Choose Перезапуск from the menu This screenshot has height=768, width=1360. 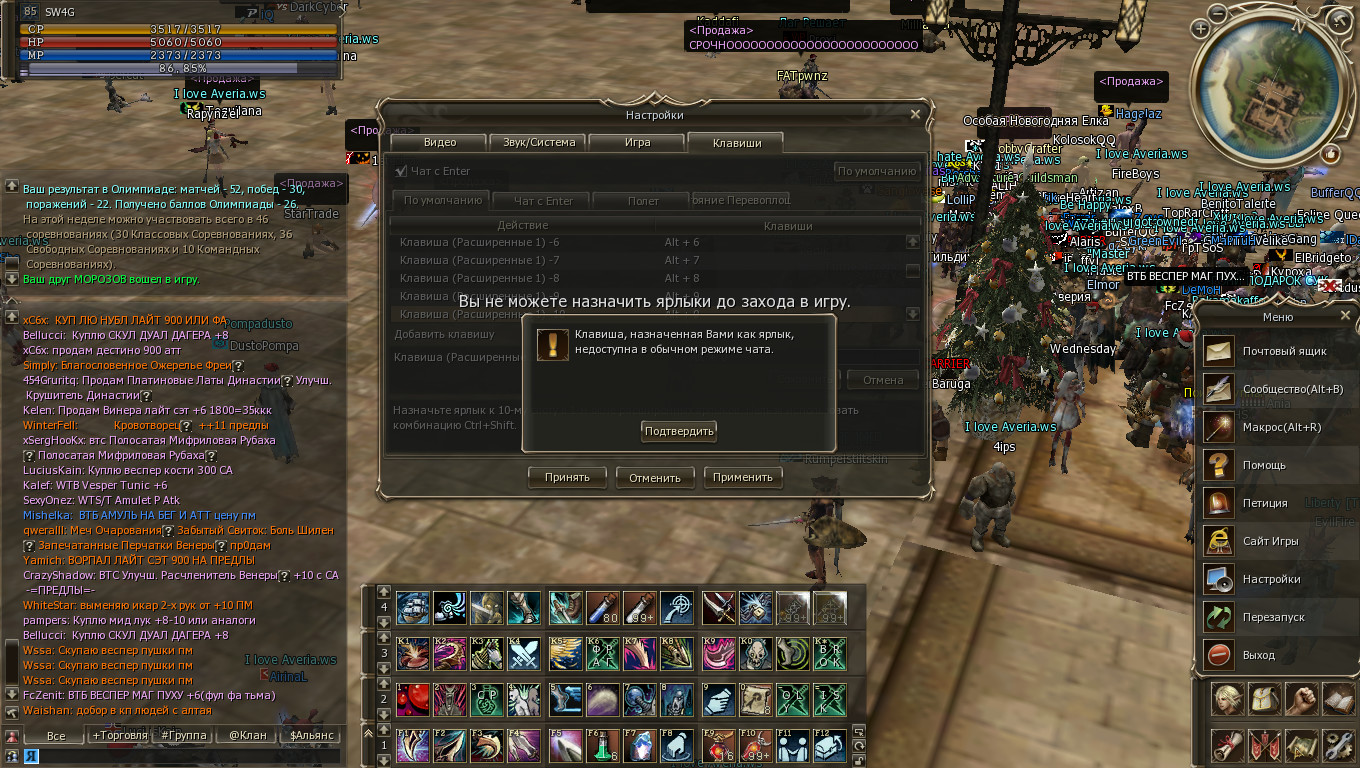tap(1273, 617)
